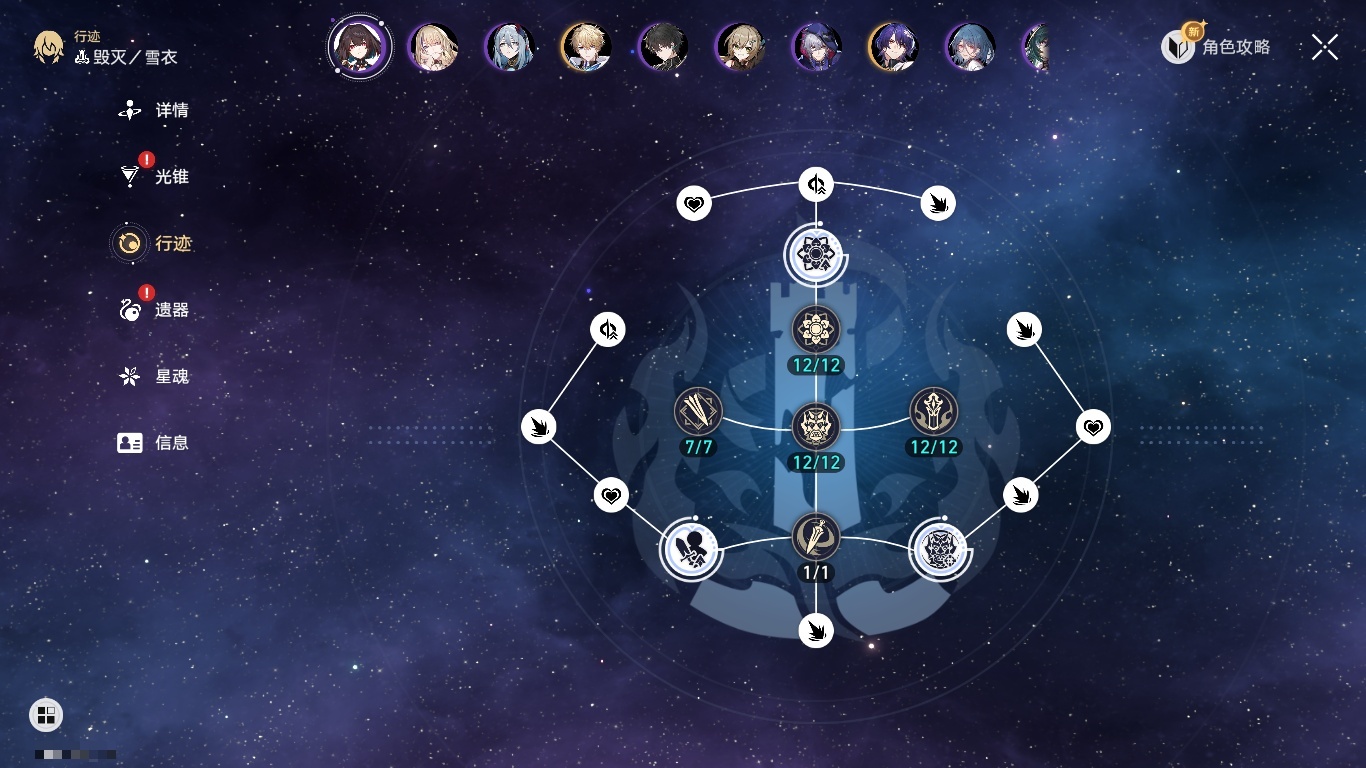Close the traces screen with X
Viewport: 1366px width, 768px height.
1325,47
